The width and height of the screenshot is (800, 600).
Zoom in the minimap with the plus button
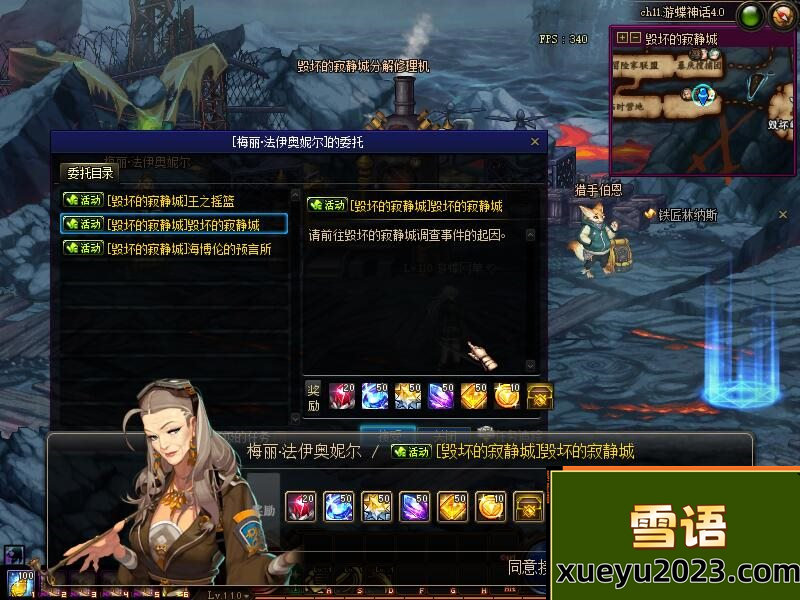623,38
